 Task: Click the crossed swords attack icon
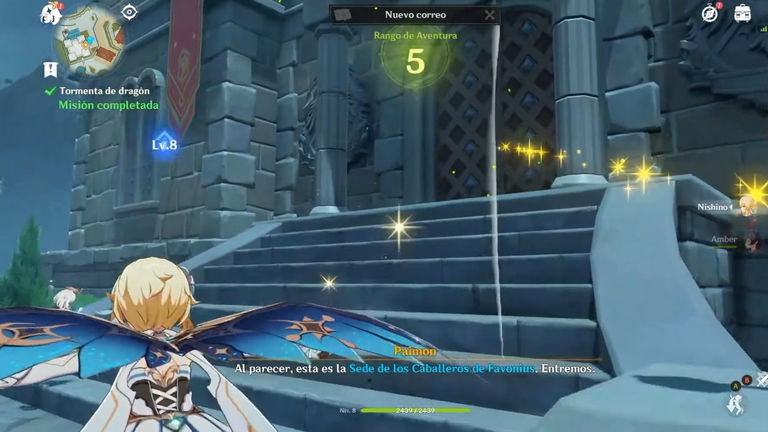[x=762, y=379]
